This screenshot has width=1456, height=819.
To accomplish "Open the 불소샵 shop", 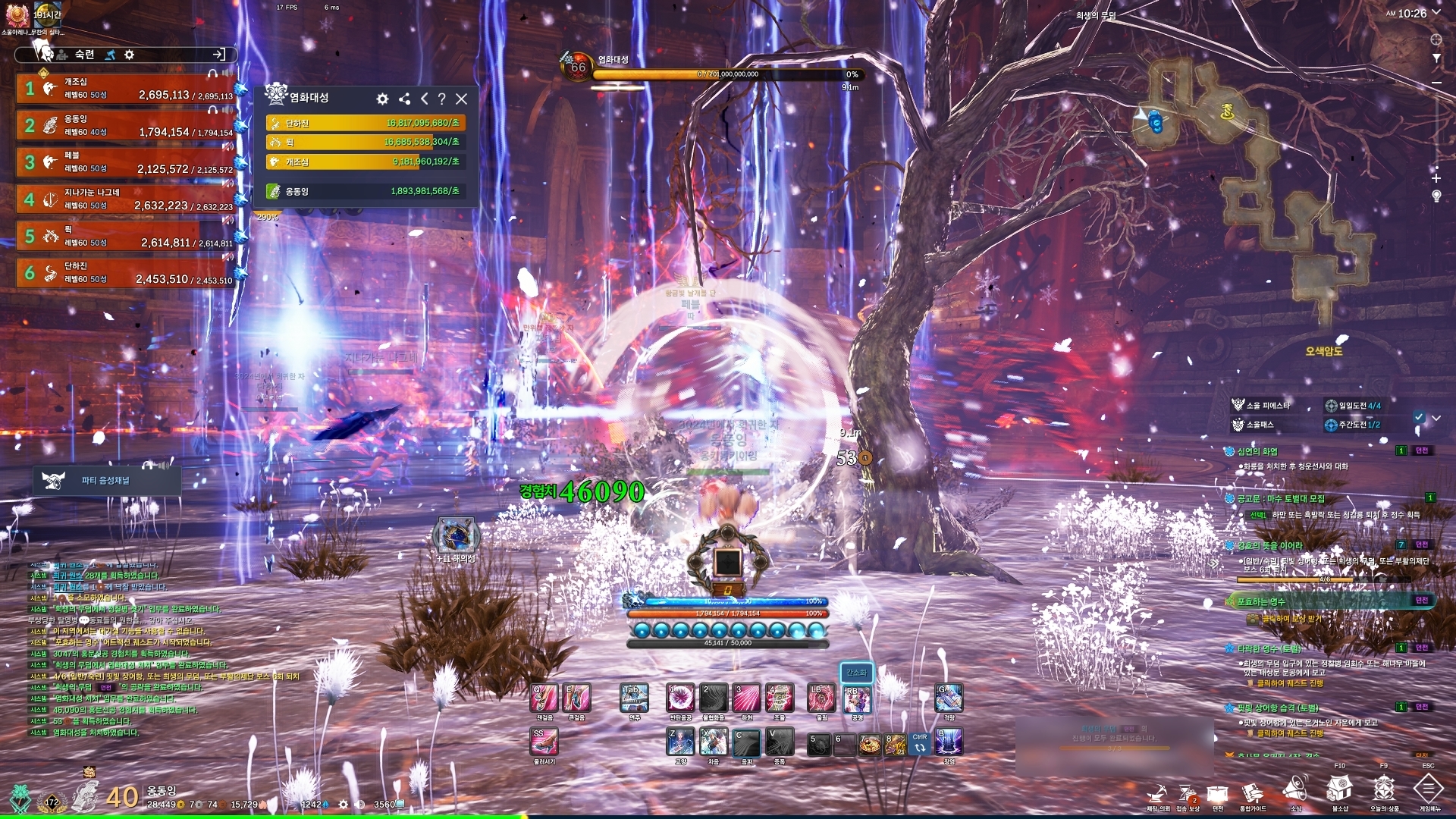I will [x=1340, y=792].
